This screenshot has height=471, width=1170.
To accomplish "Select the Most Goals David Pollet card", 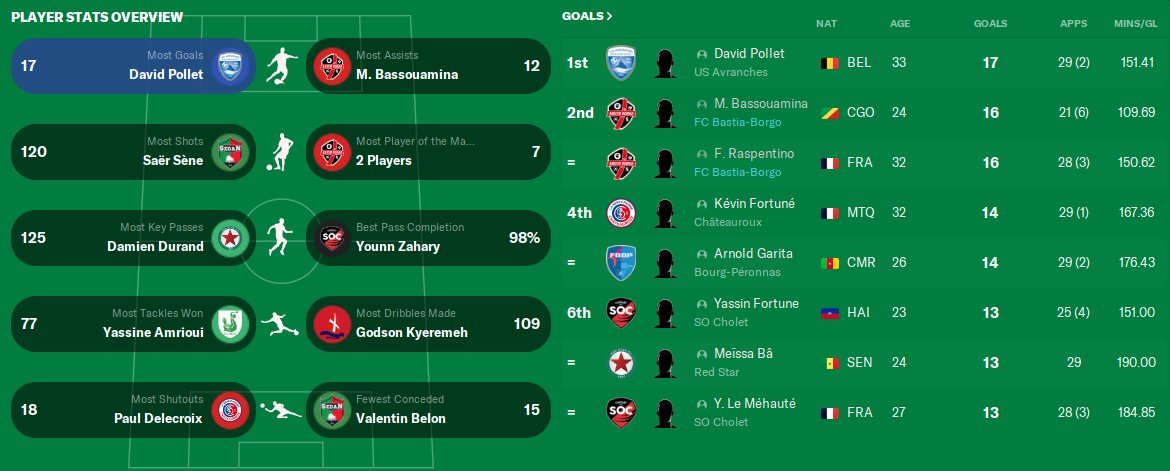I will point(133,66).
